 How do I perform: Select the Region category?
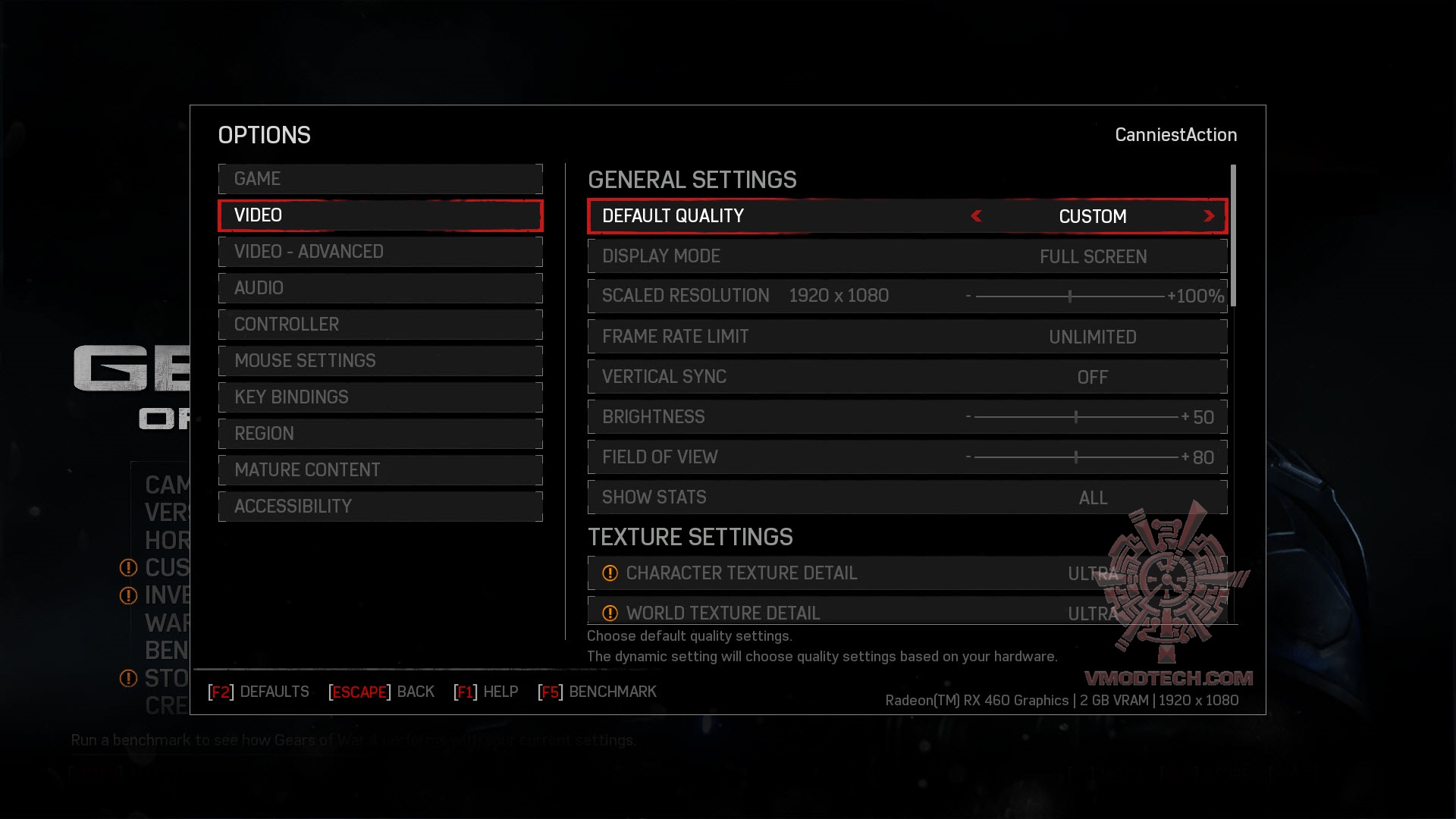tap(380, 434)
